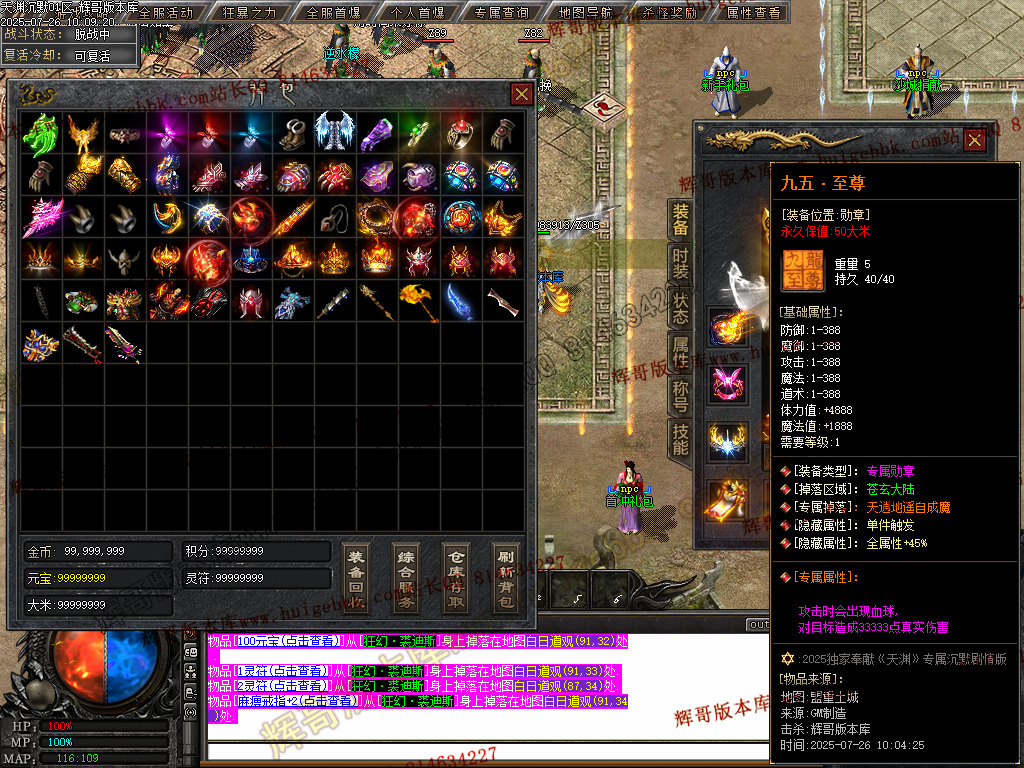Refresh the bag with 刷新背包
This screenshot has width=1024, height=768.
[505, 578]
